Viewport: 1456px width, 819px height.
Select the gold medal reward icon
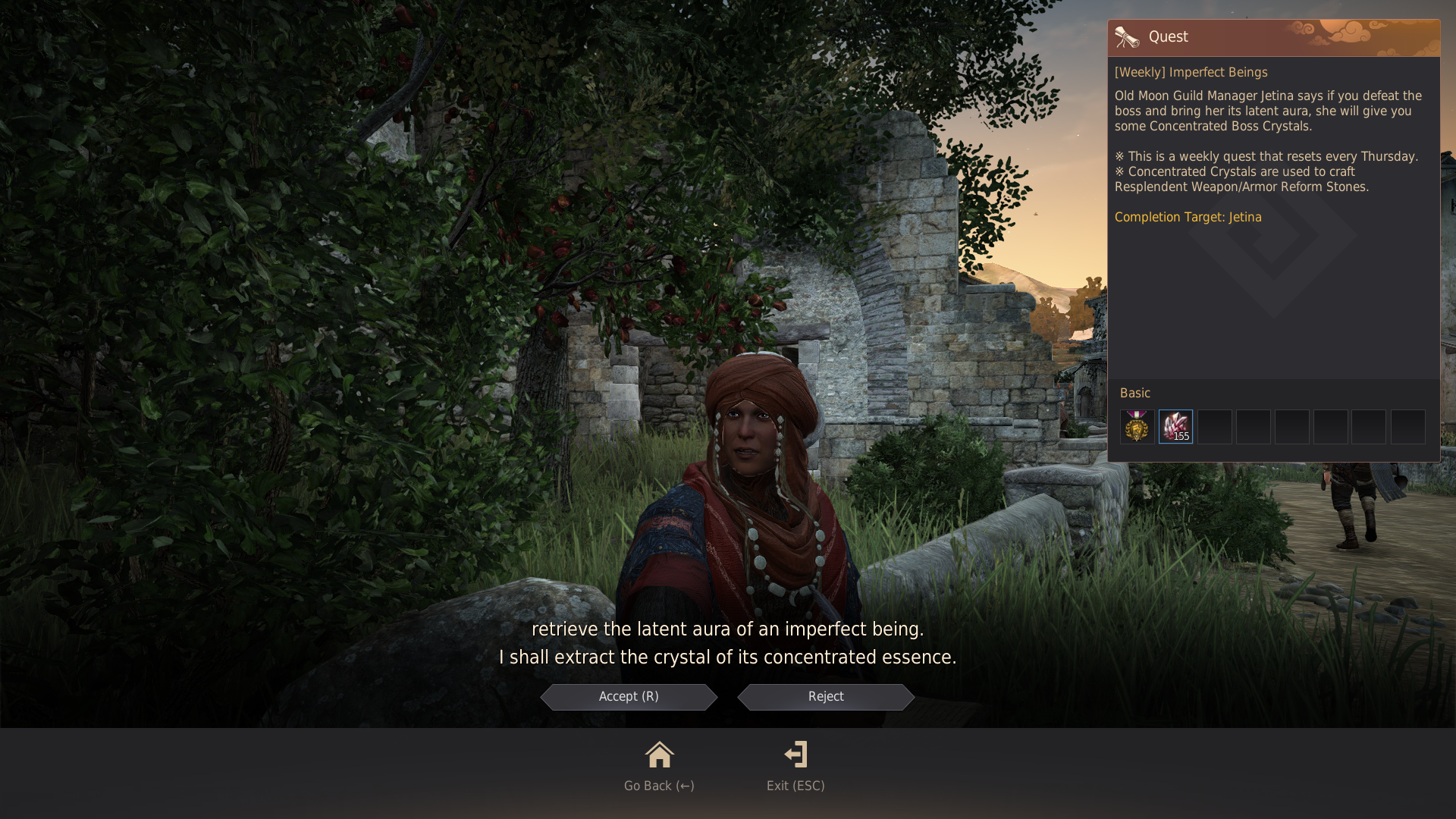click(1137, 427)
